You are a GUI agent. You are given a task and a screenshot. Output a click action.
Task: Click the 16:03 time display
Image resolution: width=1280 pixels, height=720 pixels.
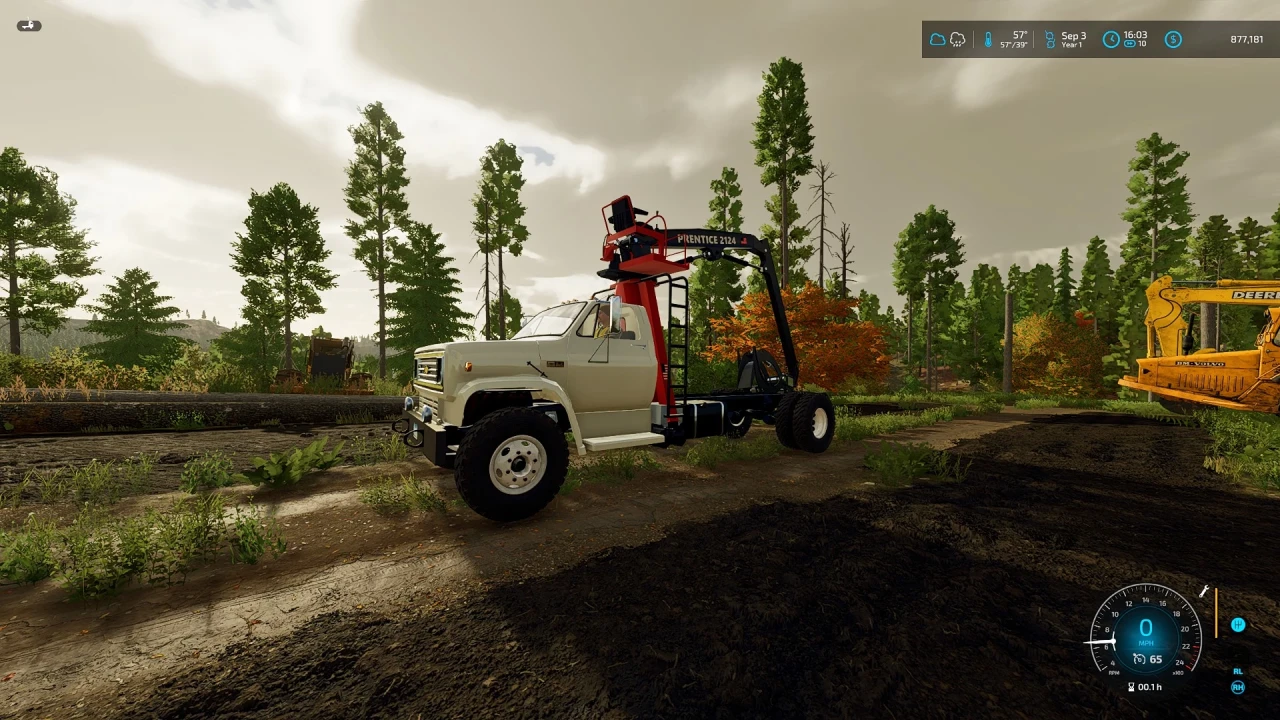(1135, 35)
